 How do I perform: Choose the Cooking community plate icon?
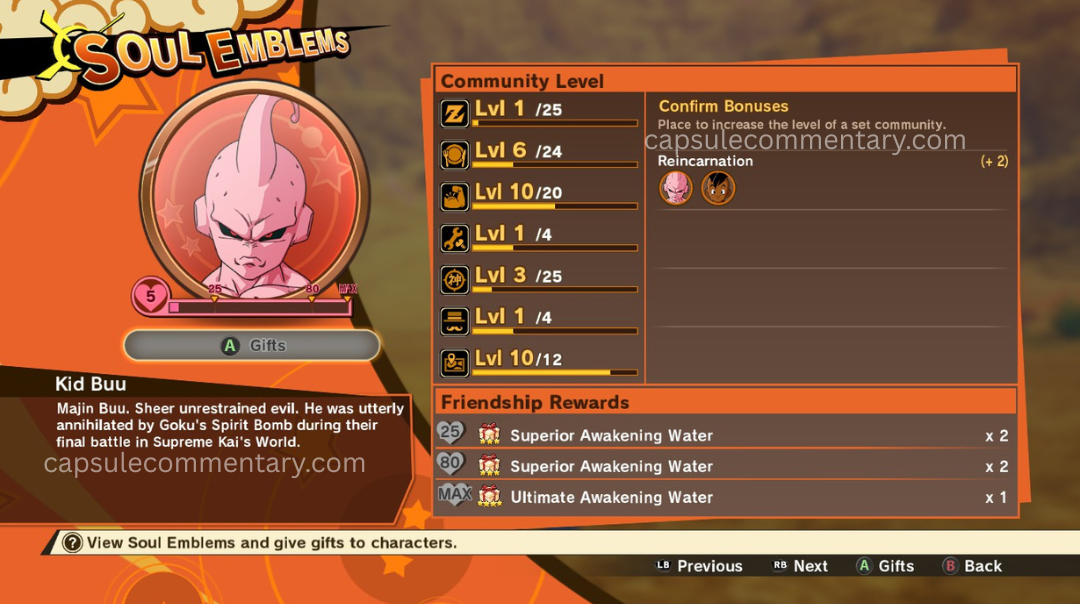click(x=455, y=155)
